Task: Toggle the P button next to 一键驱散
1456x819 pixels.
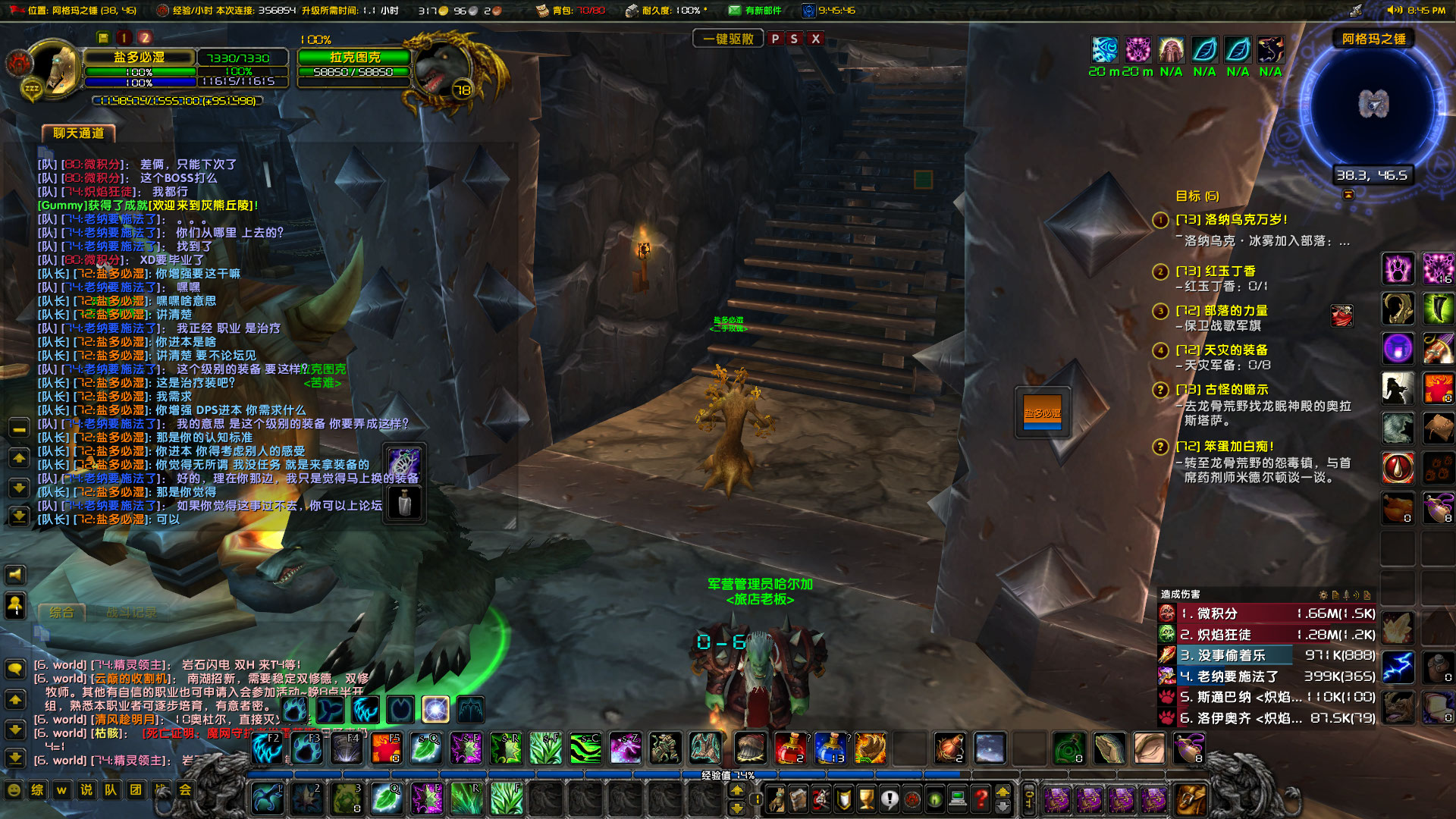Action: pos(773,38)
